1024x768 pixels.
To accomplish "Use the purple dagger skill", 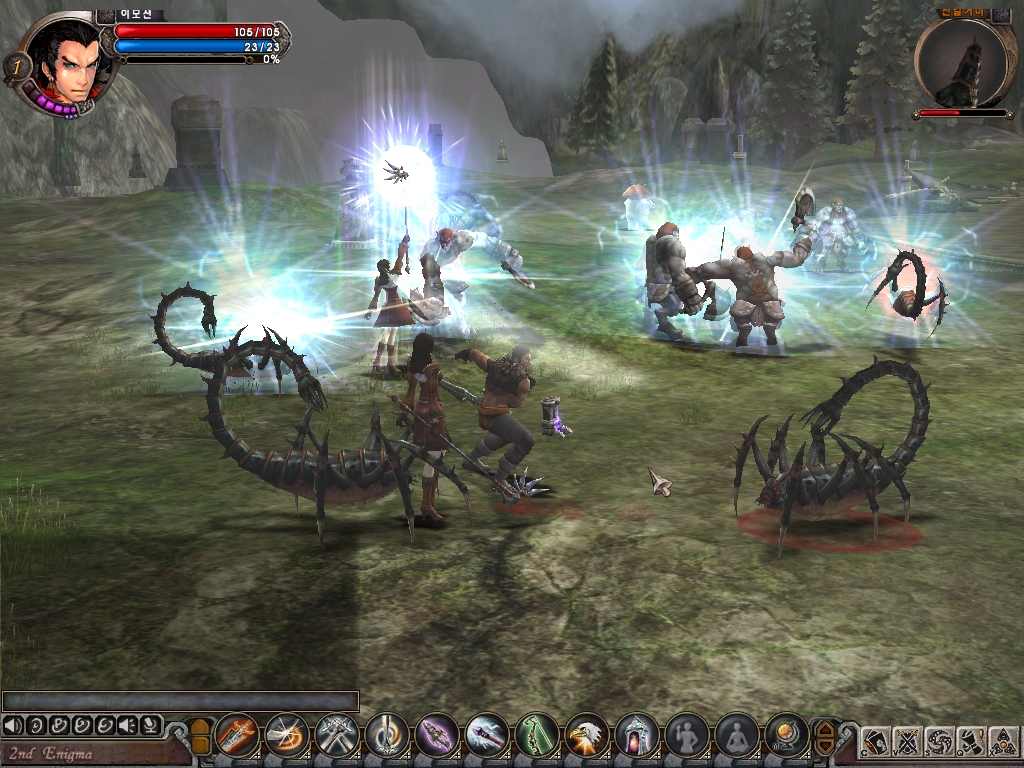I will click(437, 737).
